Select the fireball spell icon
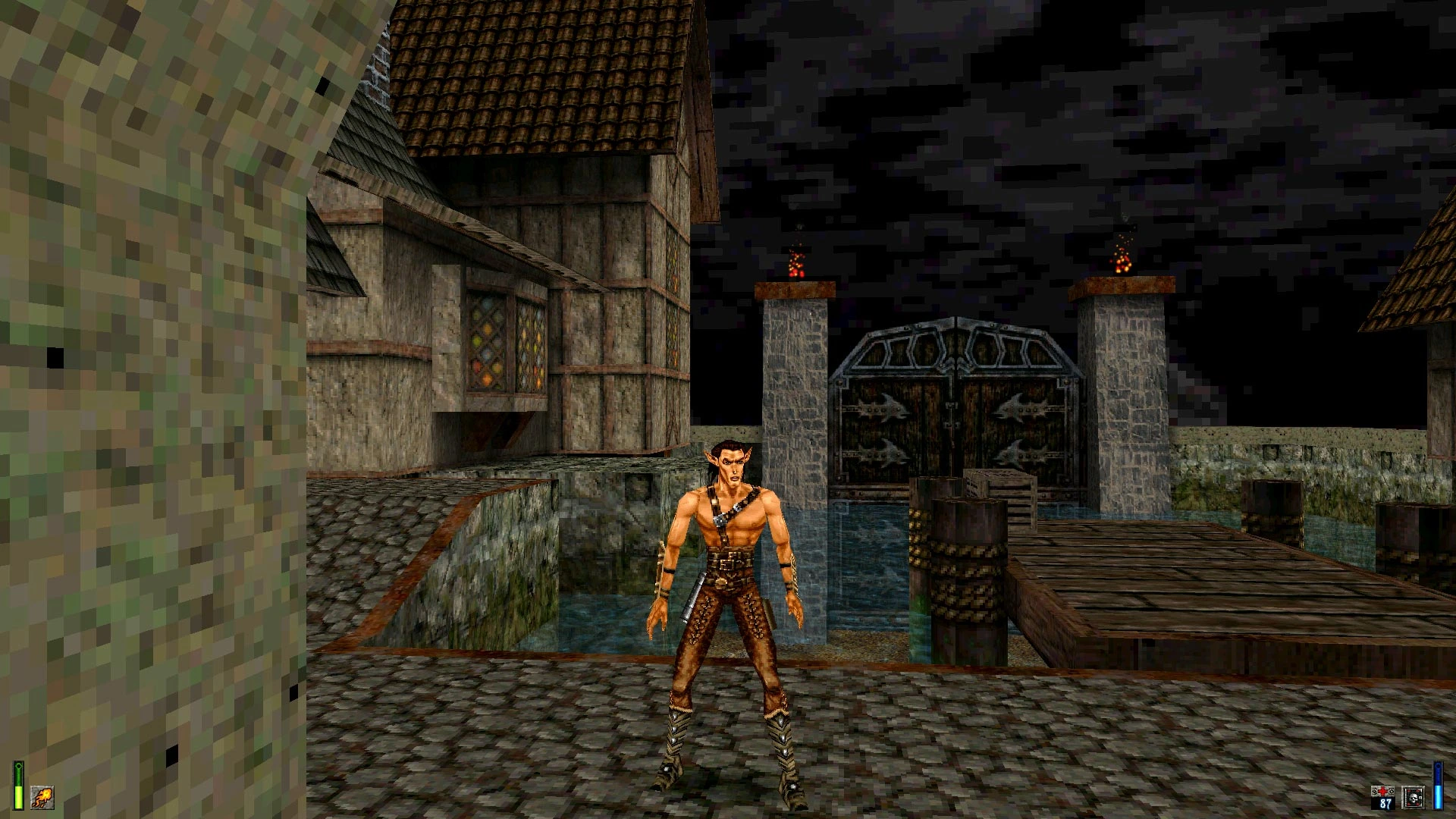The image size is (1456, 819). 42,798
